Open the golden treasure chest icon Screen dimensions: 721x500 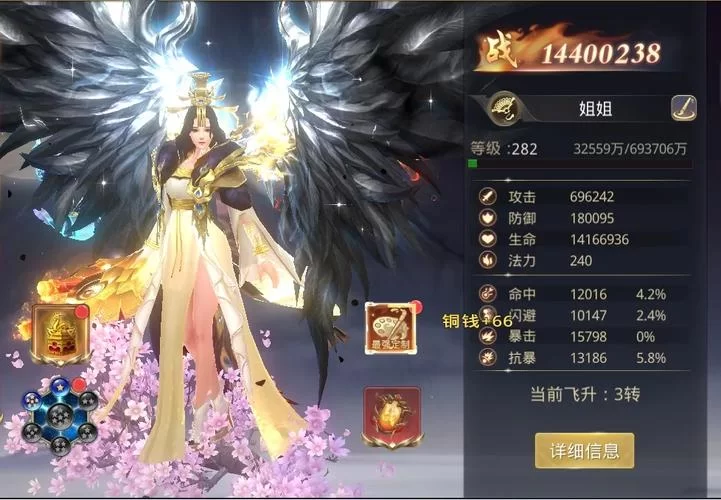pyautogui.click(x=60, y=333)
